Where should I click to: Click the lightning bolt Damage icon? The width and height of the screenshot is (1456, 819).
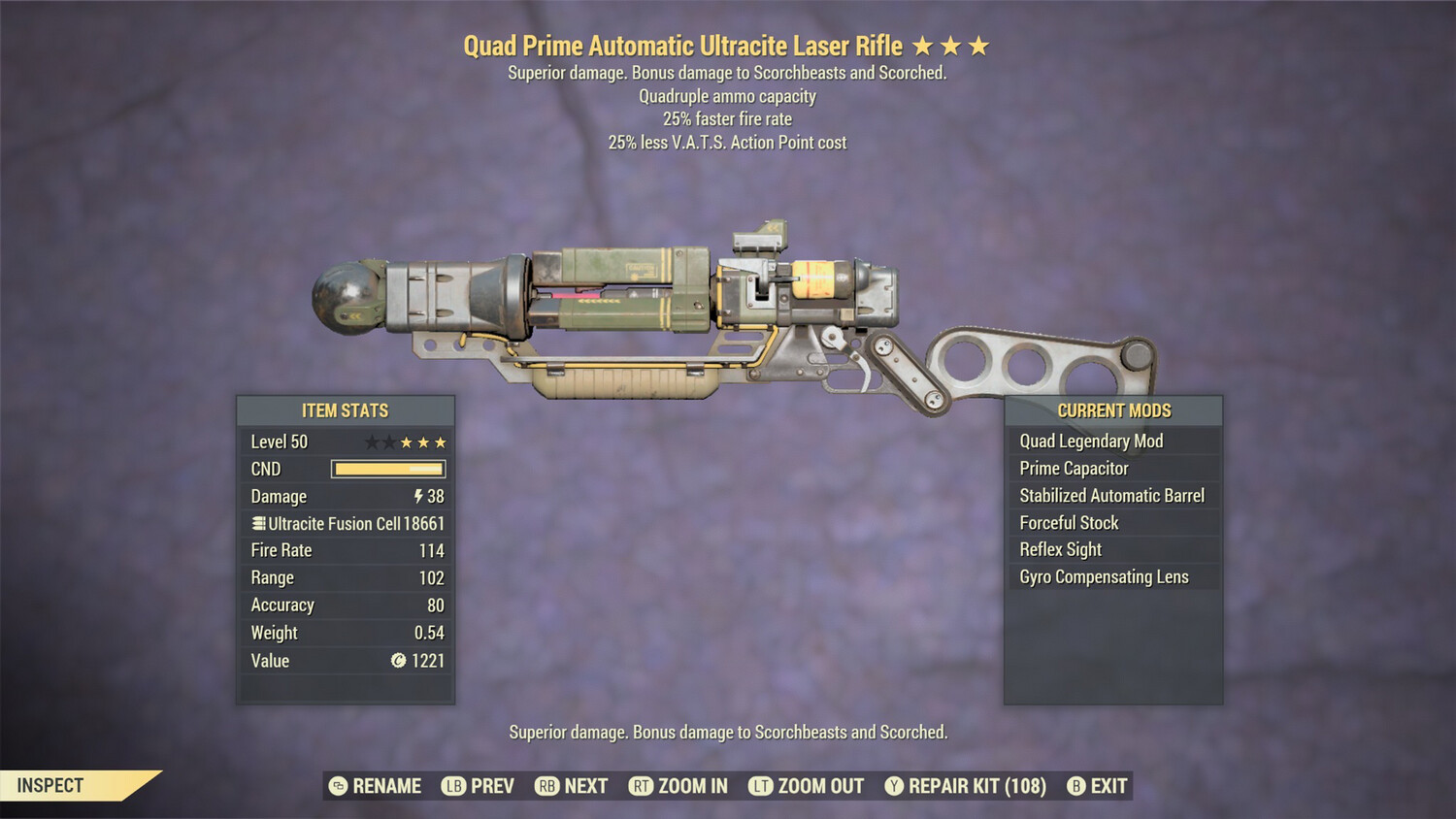(417, 496)
